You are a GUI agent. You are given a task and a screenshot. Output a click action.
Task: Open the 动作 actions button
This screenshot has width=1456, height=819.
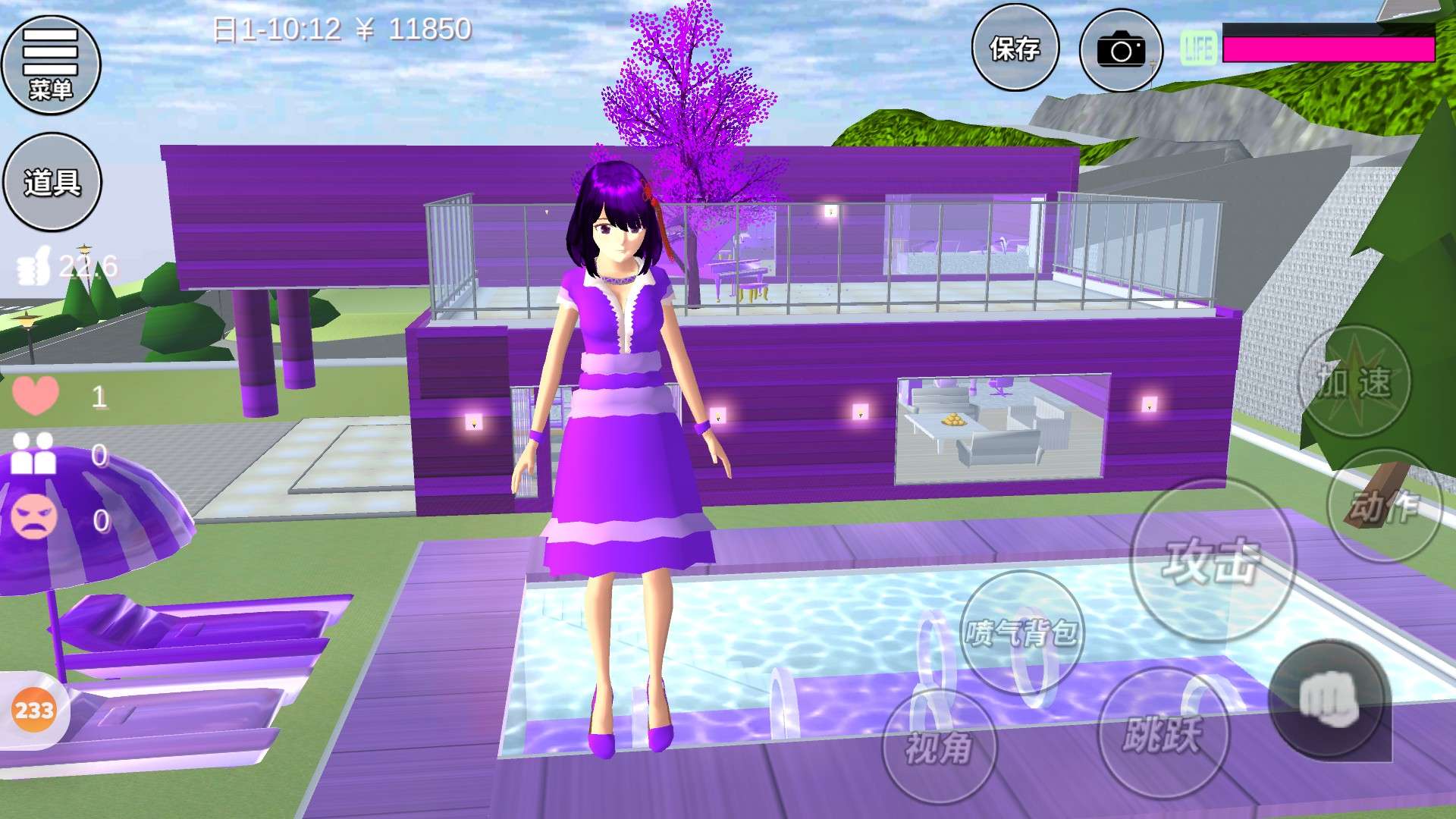pos(1383,506)
